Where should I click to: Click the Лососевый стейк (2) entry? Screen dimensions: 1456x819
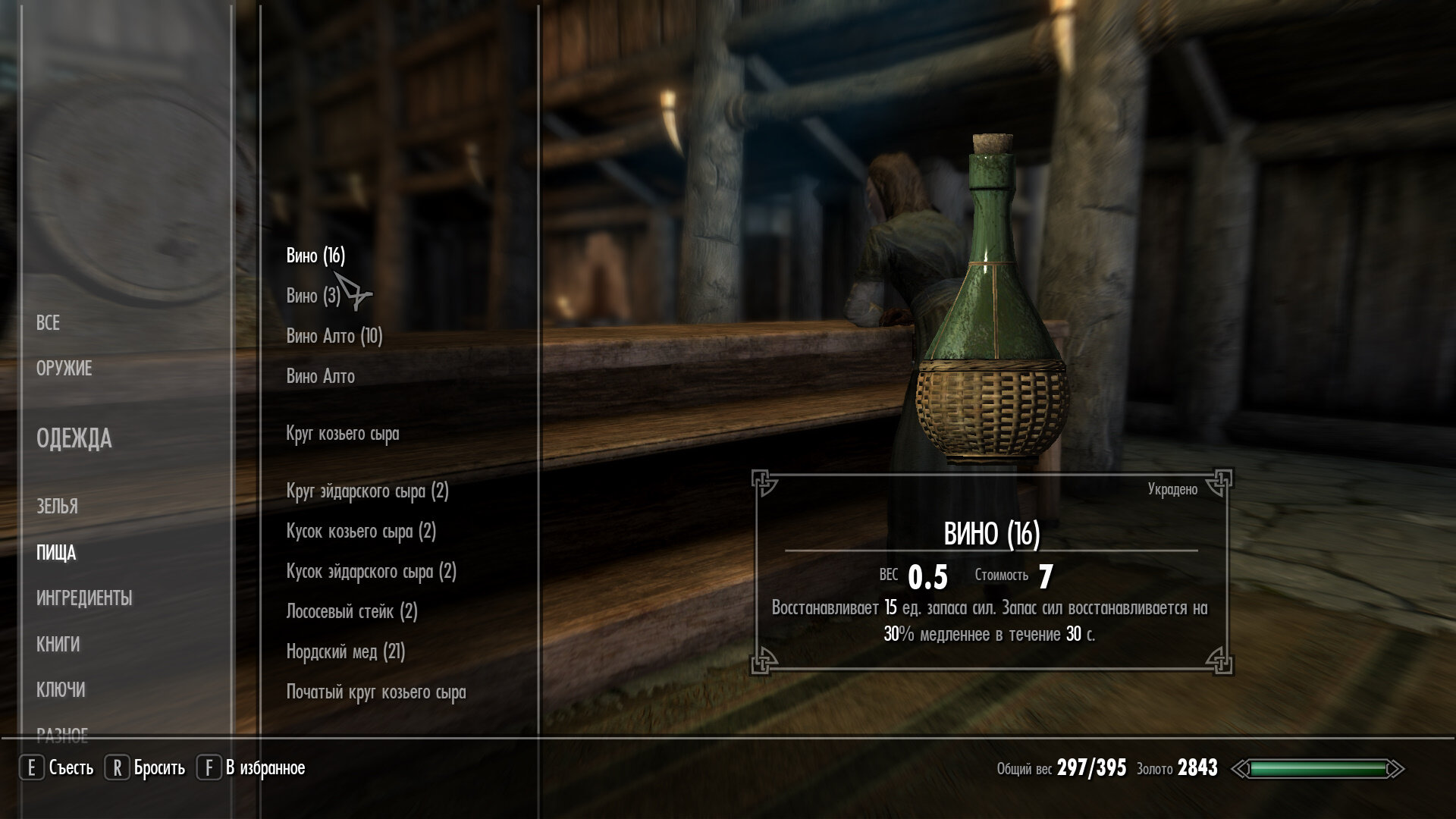pos(352,611)
